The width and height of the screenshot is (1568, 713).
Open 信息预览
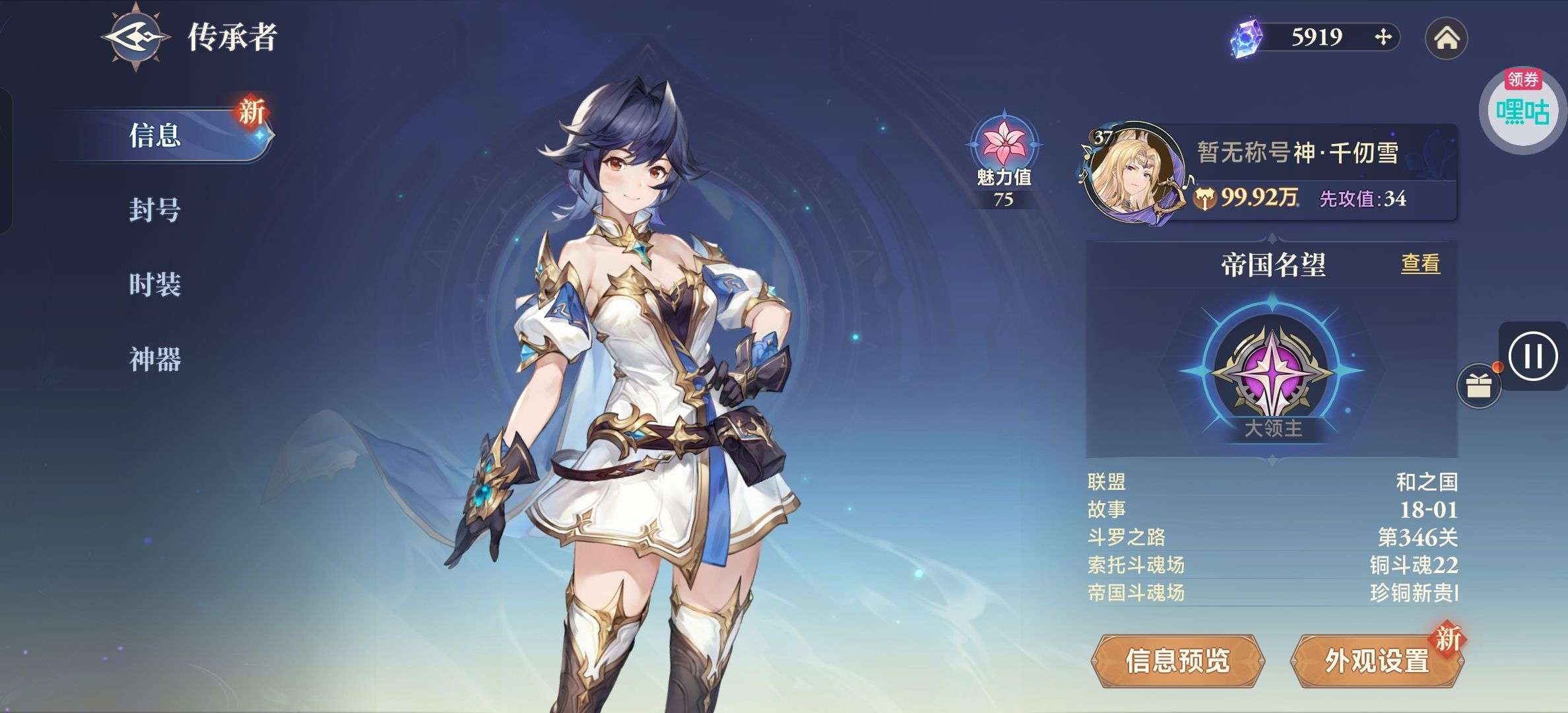[x=1178, y=661]
